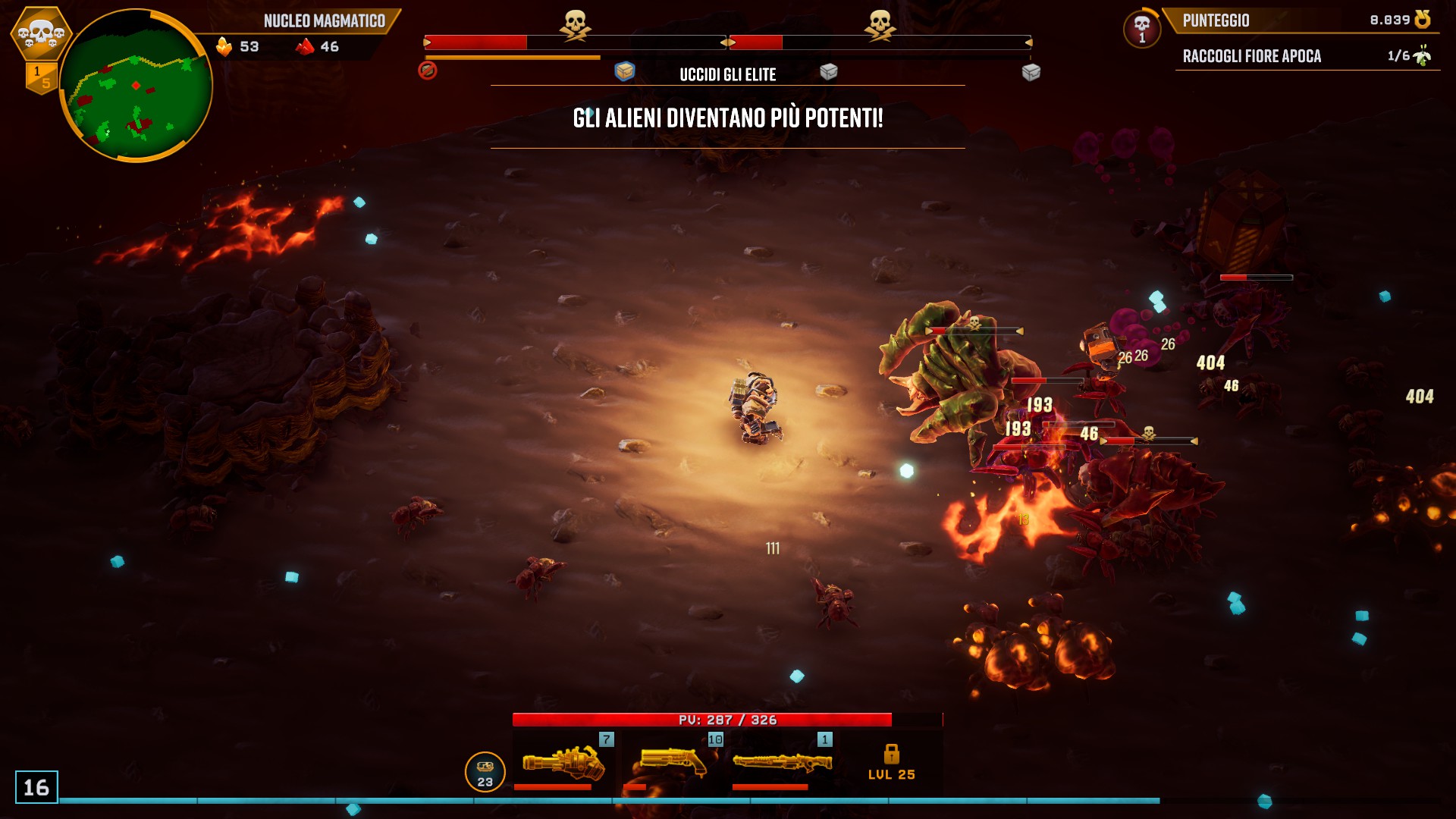
Task: Select the long rifle weapon slot
Action: pos(782,761)
